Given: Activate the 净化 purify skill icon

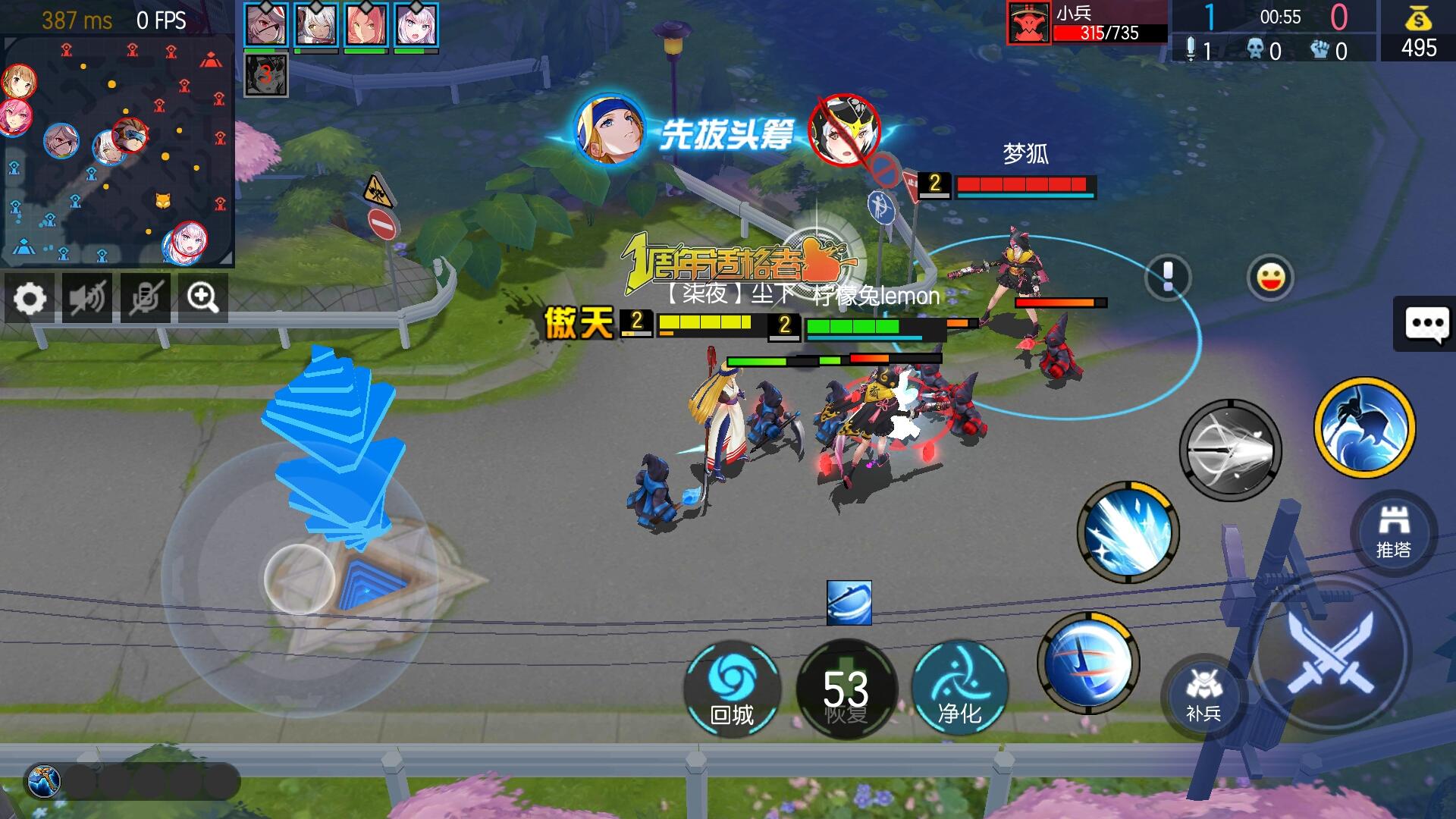Looking at the screenshot, I should click(960, 686).
